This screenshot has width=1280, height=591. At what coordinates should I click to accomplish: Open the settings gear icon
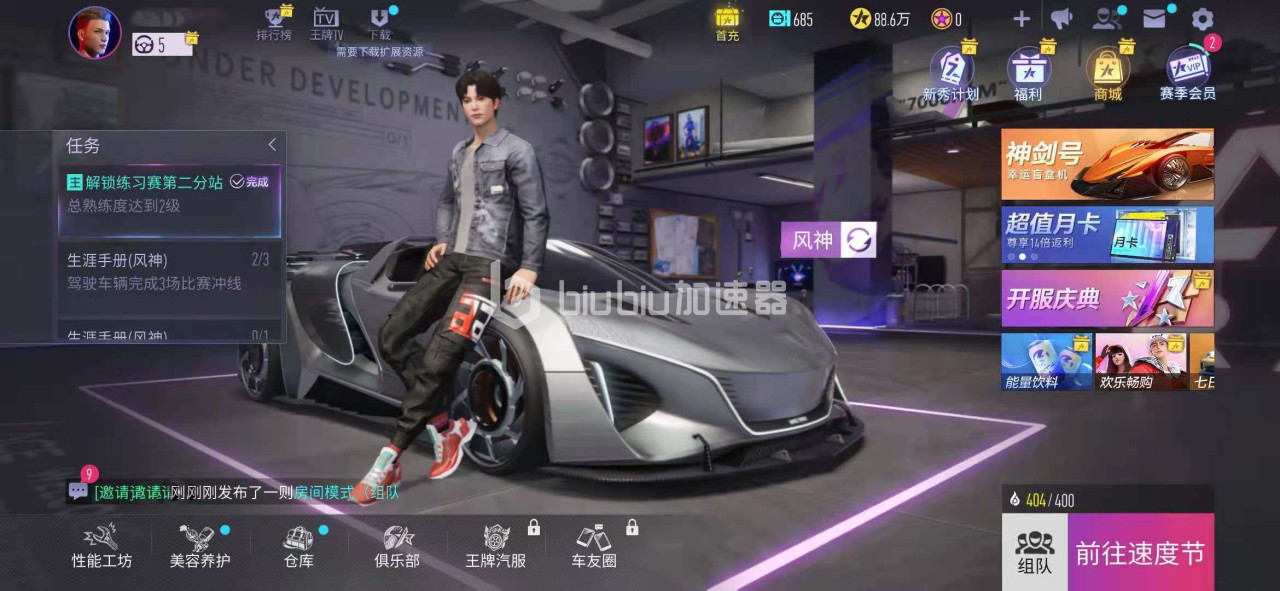click(1202, 19)
